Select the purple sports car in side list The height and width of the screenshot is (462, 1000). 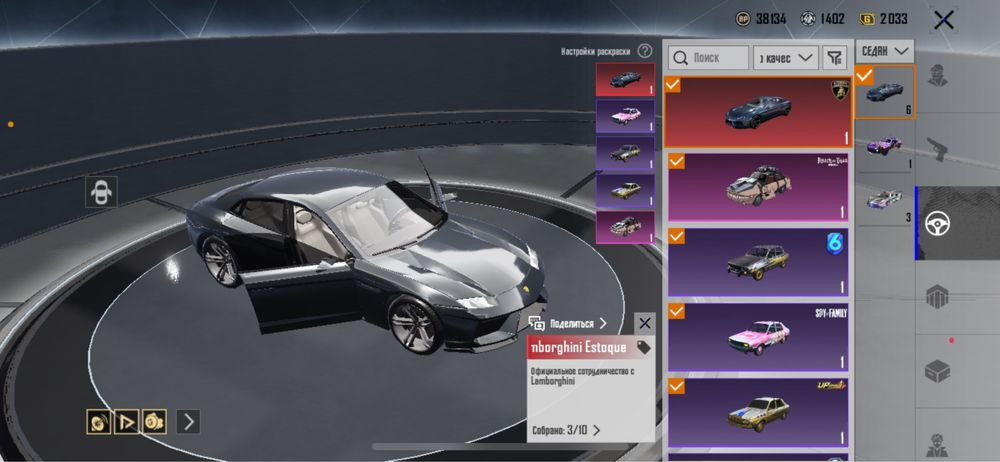(884, 145)
